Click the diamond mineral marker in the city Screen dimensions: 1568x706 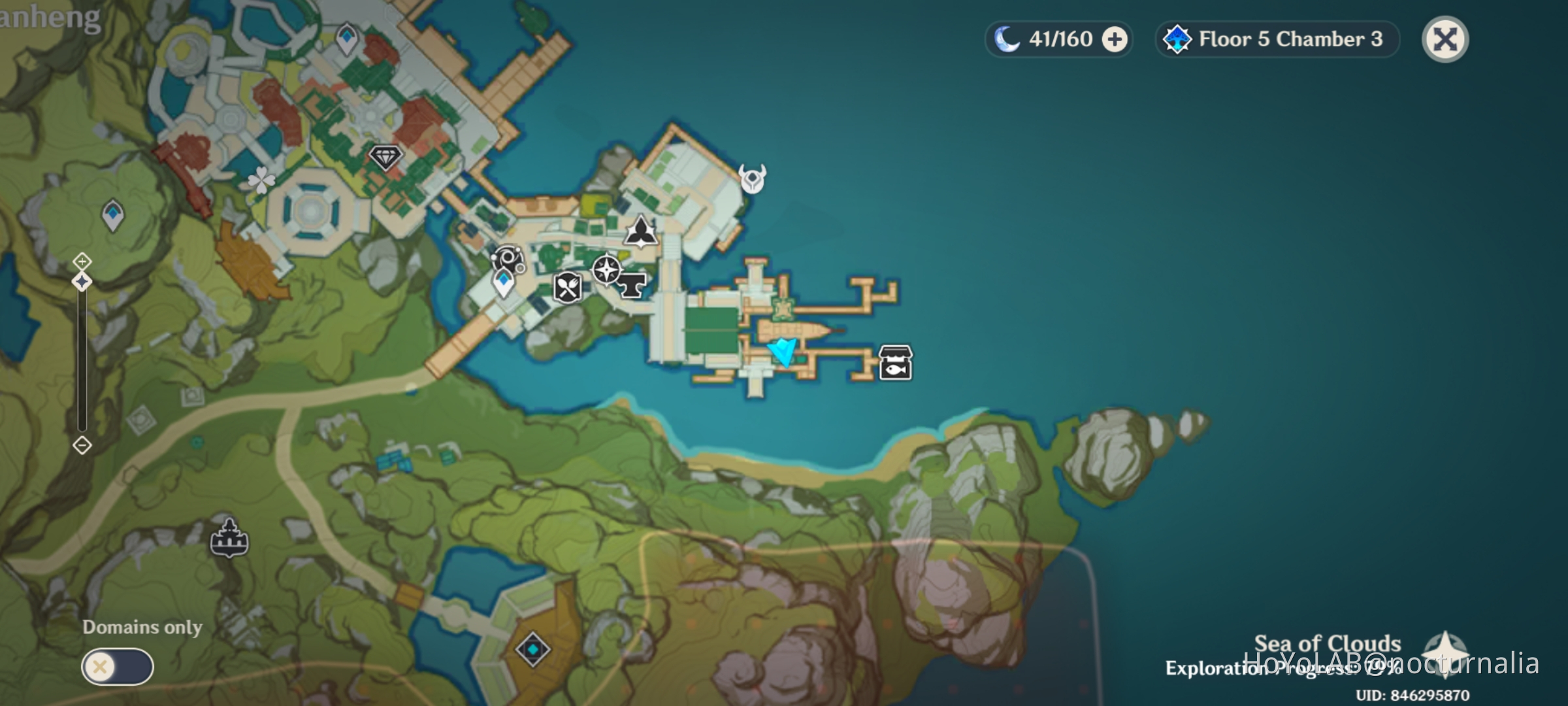point(385,157)
